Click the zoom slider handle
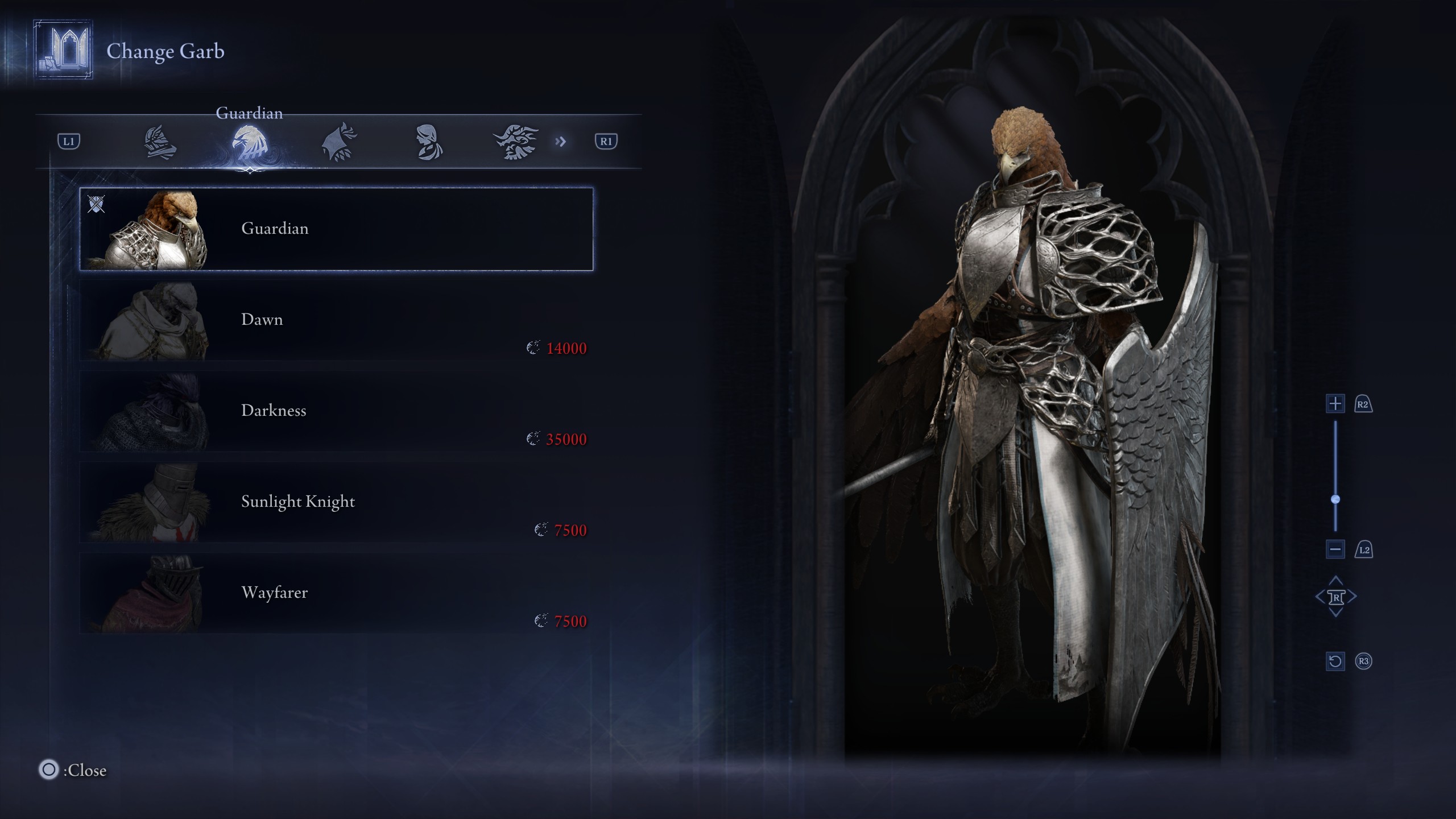Screen dimensions: 1456x819 1335,499
